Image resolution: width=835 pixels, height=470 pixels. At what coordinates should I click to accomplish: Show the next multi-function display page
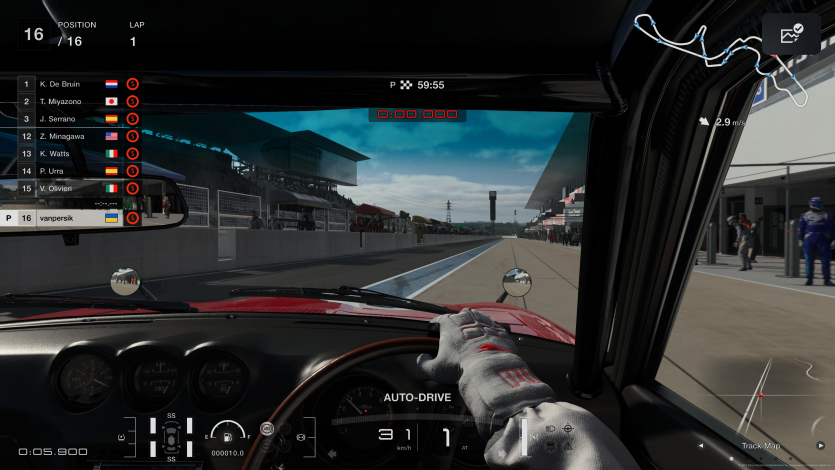point(820,446)
